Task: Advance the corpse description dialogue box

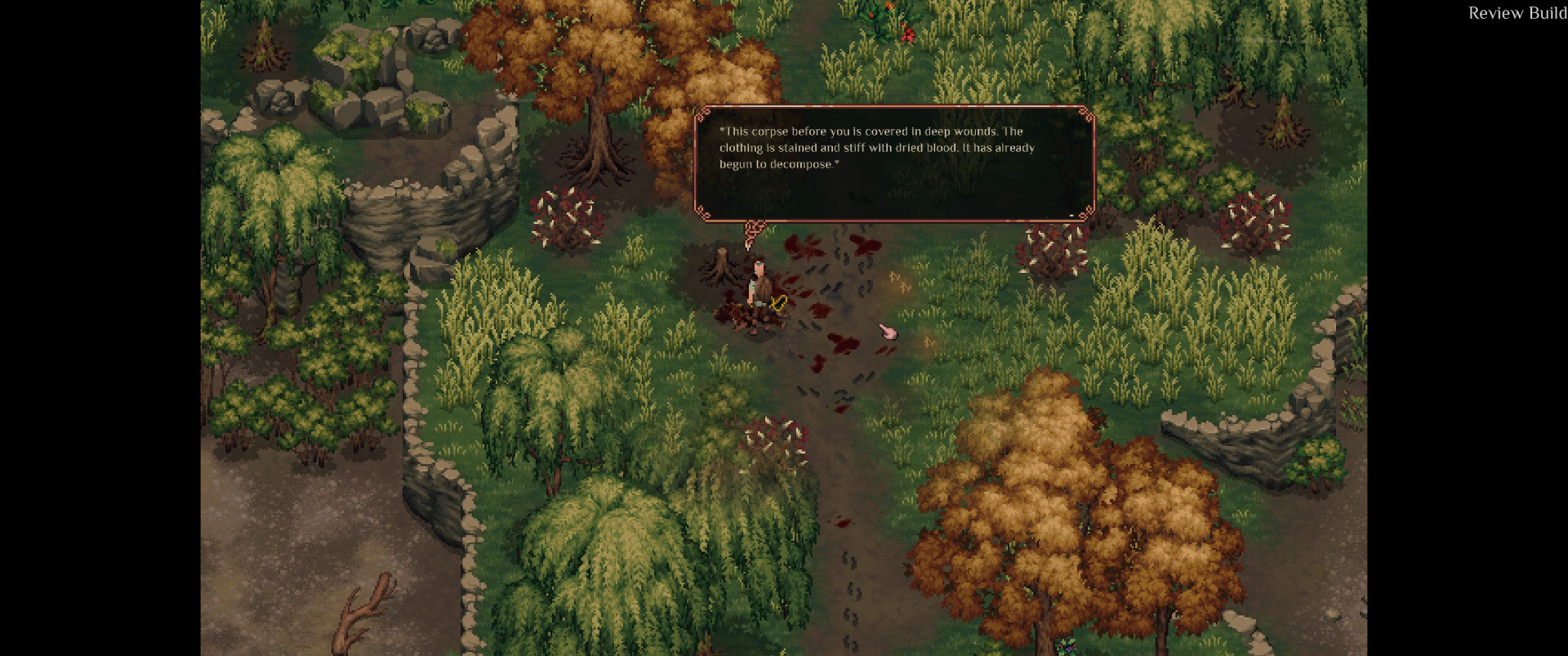Action: pos(893,163)
